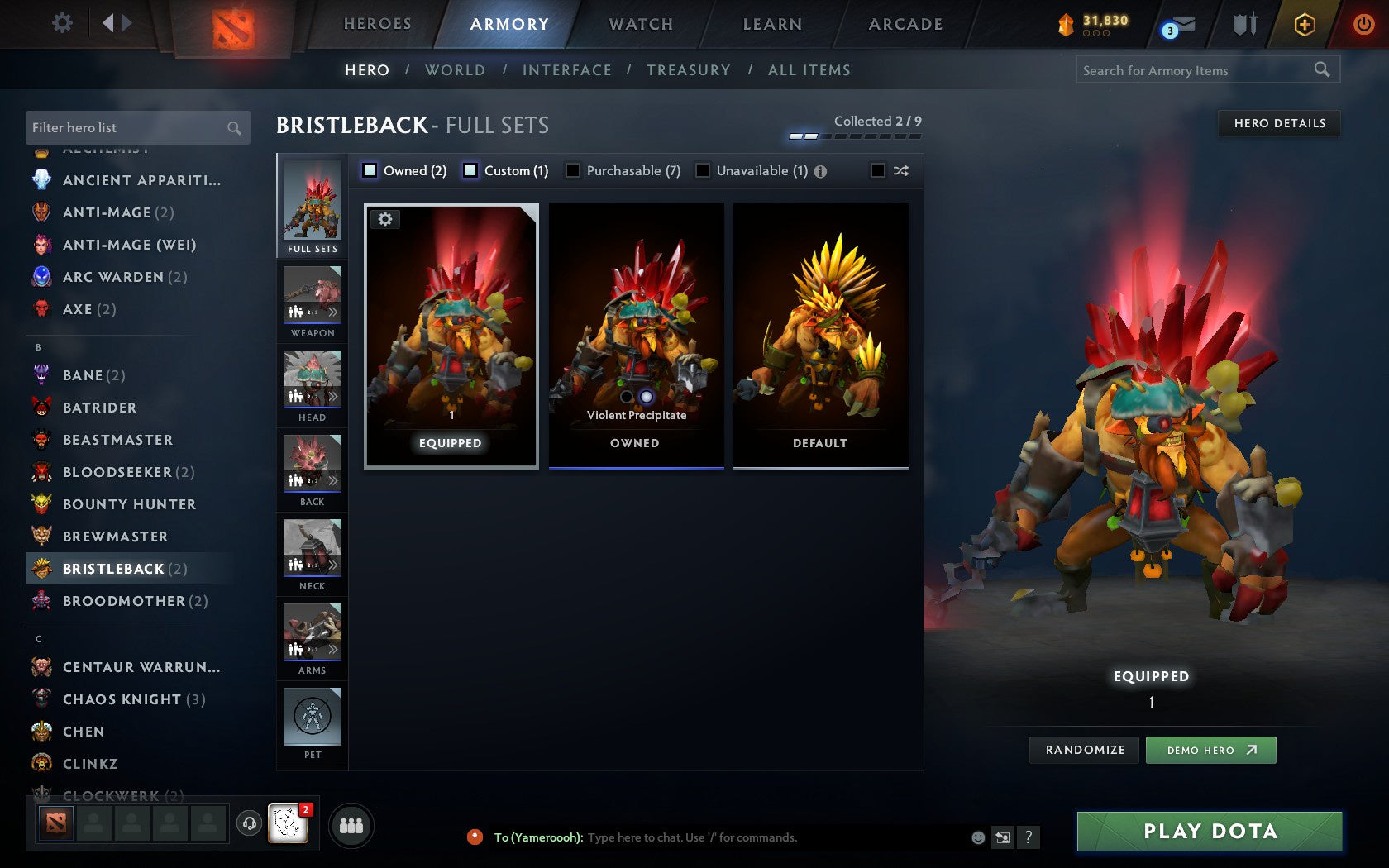The height and width of the screenshot is (868, 1389).
Task: Open the gear icon on the equipped set
Action: coord(385,219)
